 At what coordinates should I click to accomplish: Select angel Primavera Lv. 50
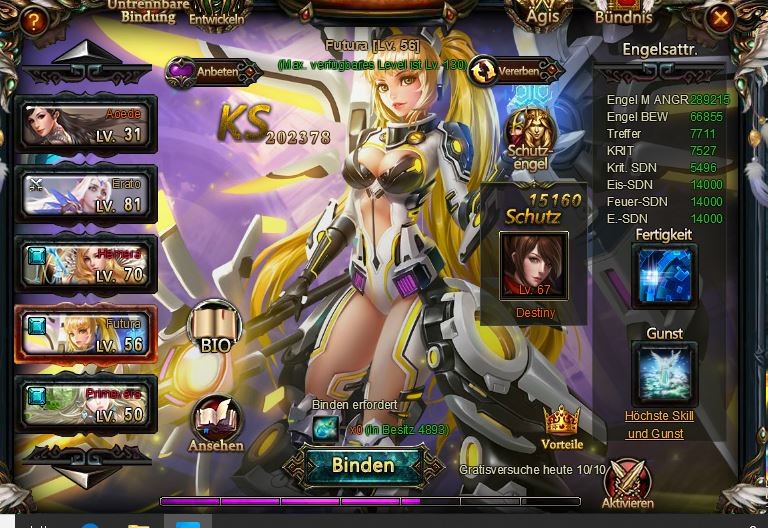point(86,403)
